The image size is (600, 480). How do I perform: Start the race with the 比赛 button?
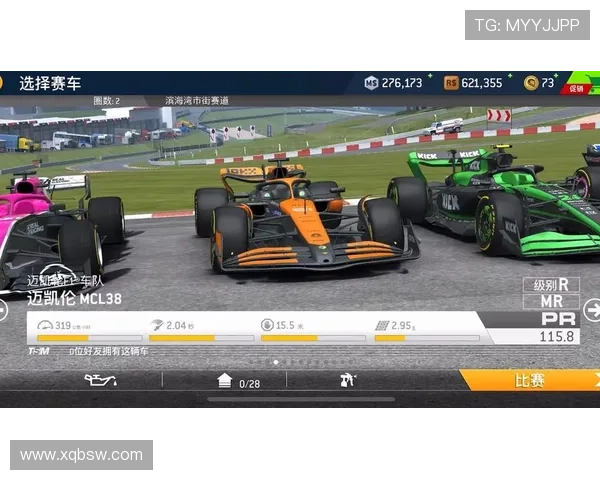click(x=529, y=381)
